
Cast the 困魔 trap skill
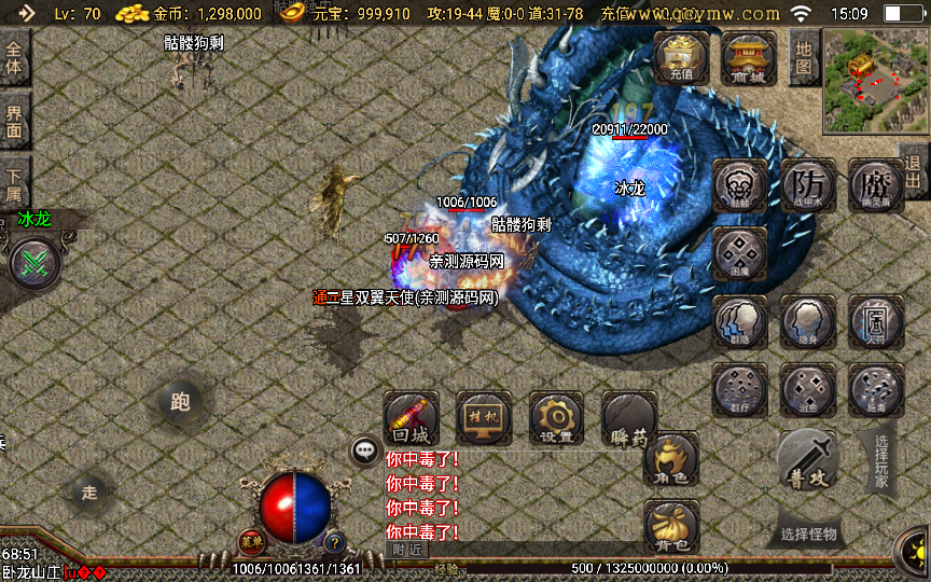click(740, 253)
